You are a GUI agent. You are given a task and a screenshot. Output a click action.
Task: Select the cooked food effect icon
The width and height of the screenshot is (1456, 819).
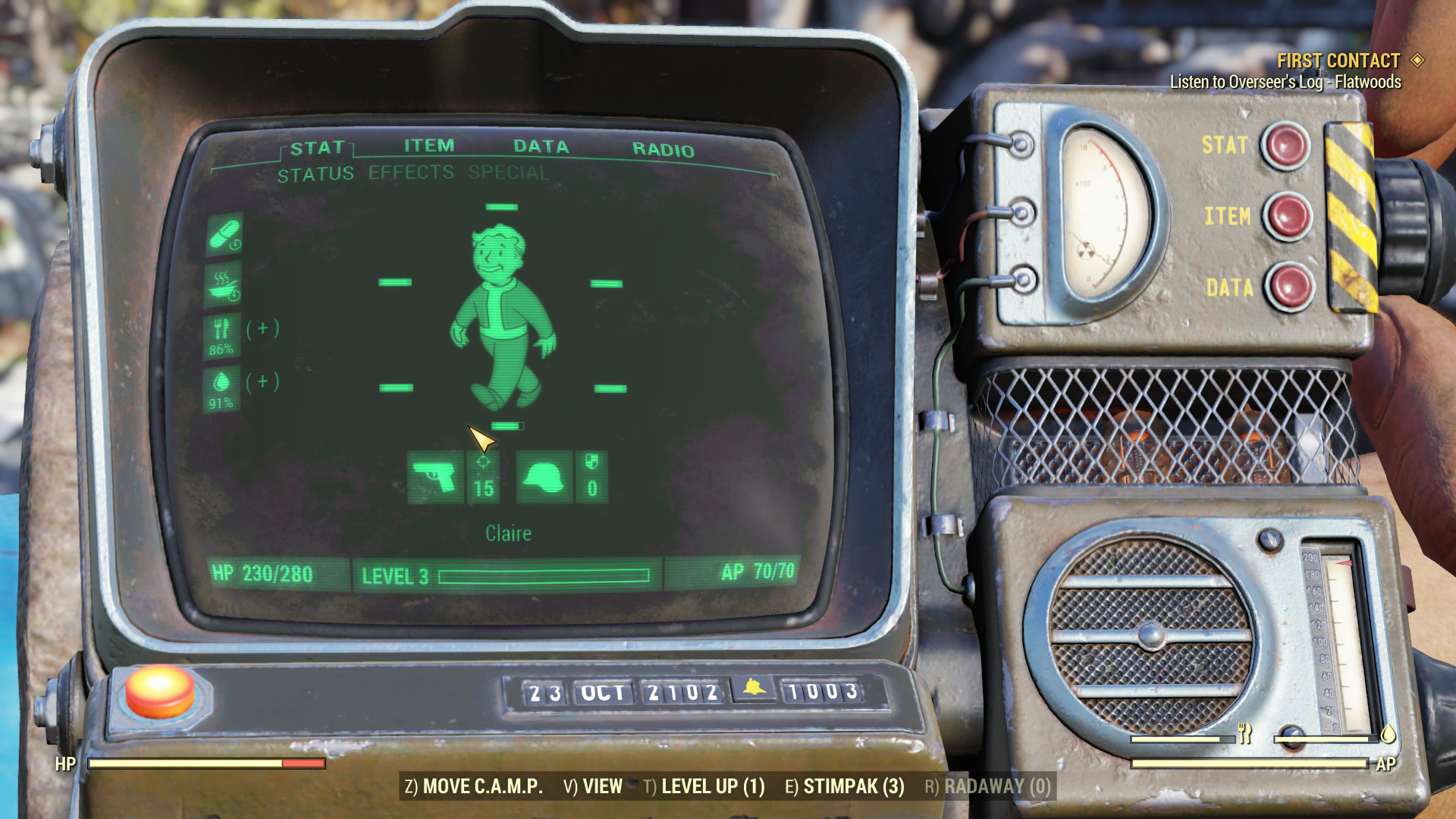click(224, 284)
